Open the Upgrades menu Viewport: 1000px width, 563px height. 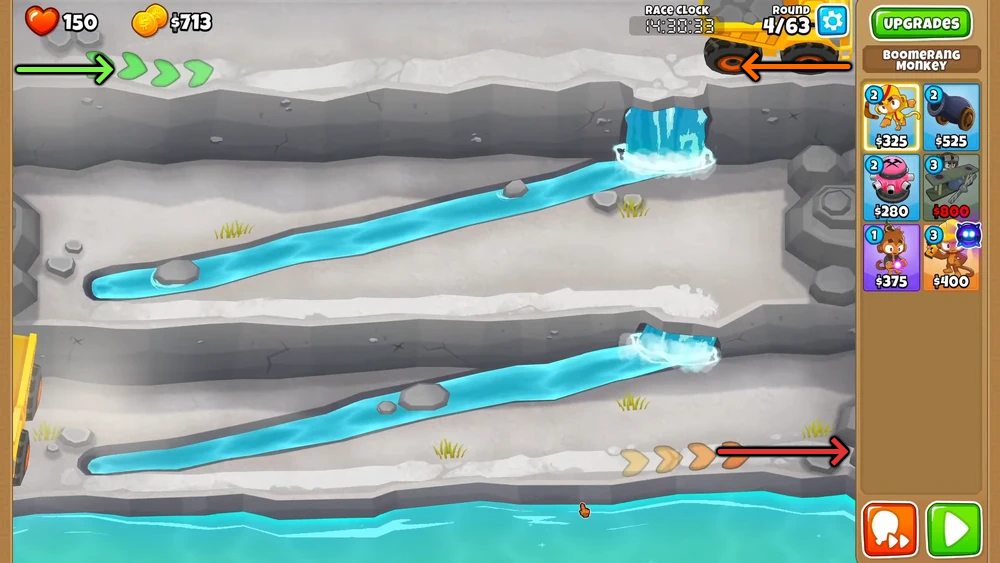[x=920, y=23]
